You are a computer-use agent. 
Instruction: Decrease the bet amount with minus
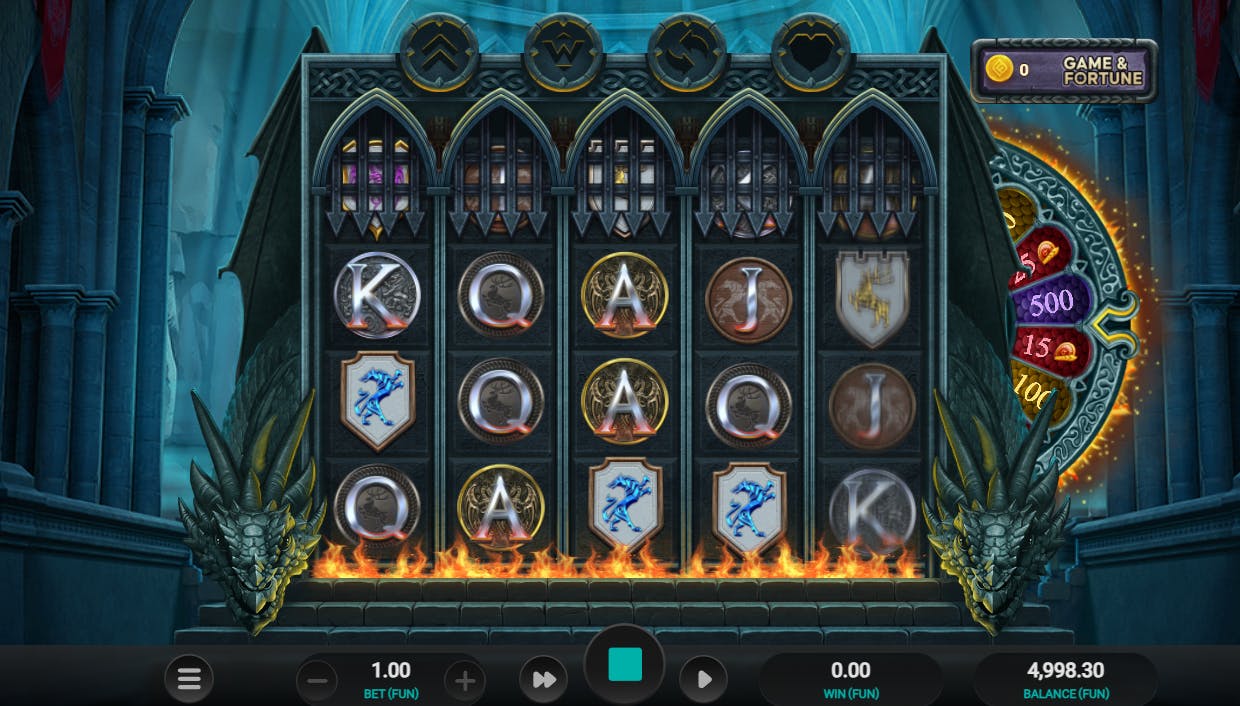click(317, 682)
